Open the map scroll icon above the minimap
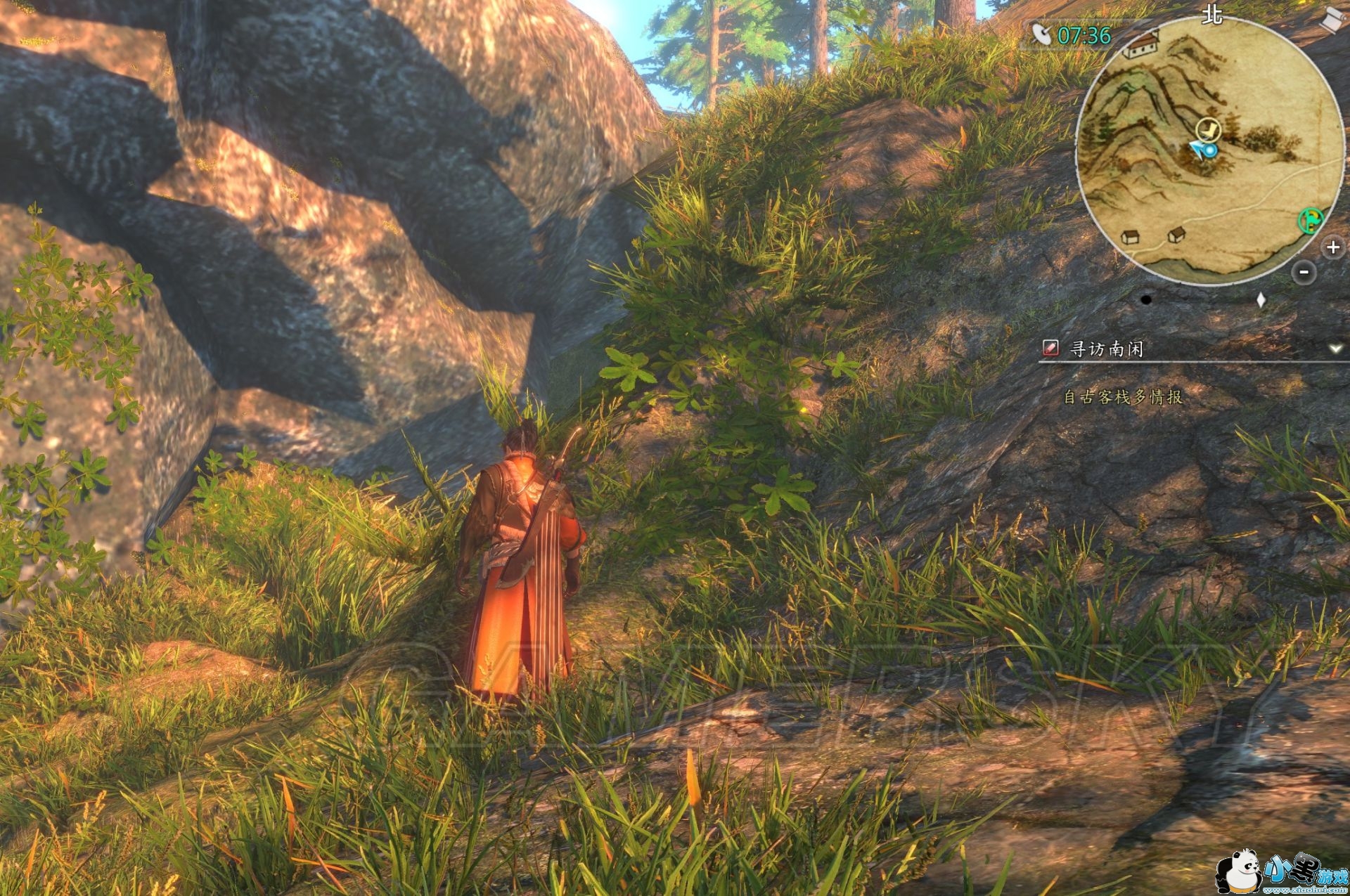Screen dimensions: 1350x896 coord(1330,19)
